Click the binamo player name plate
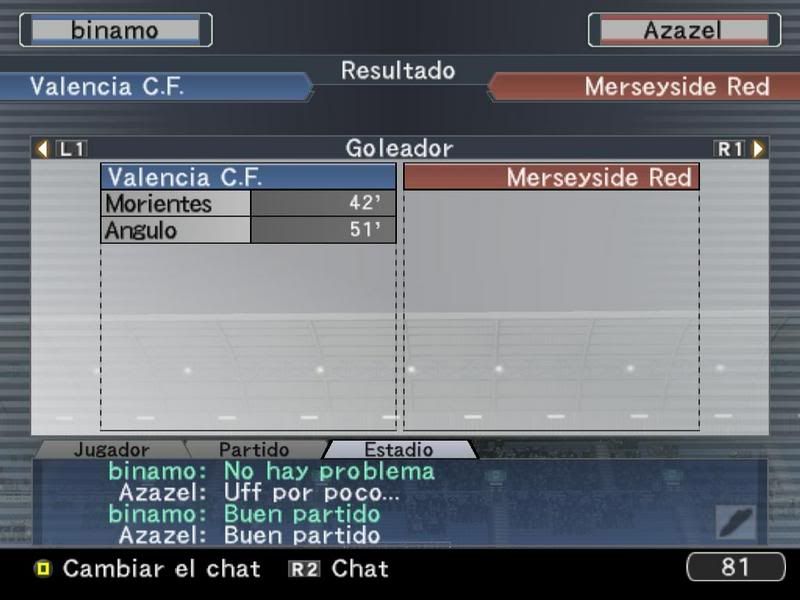 (115, 30)
